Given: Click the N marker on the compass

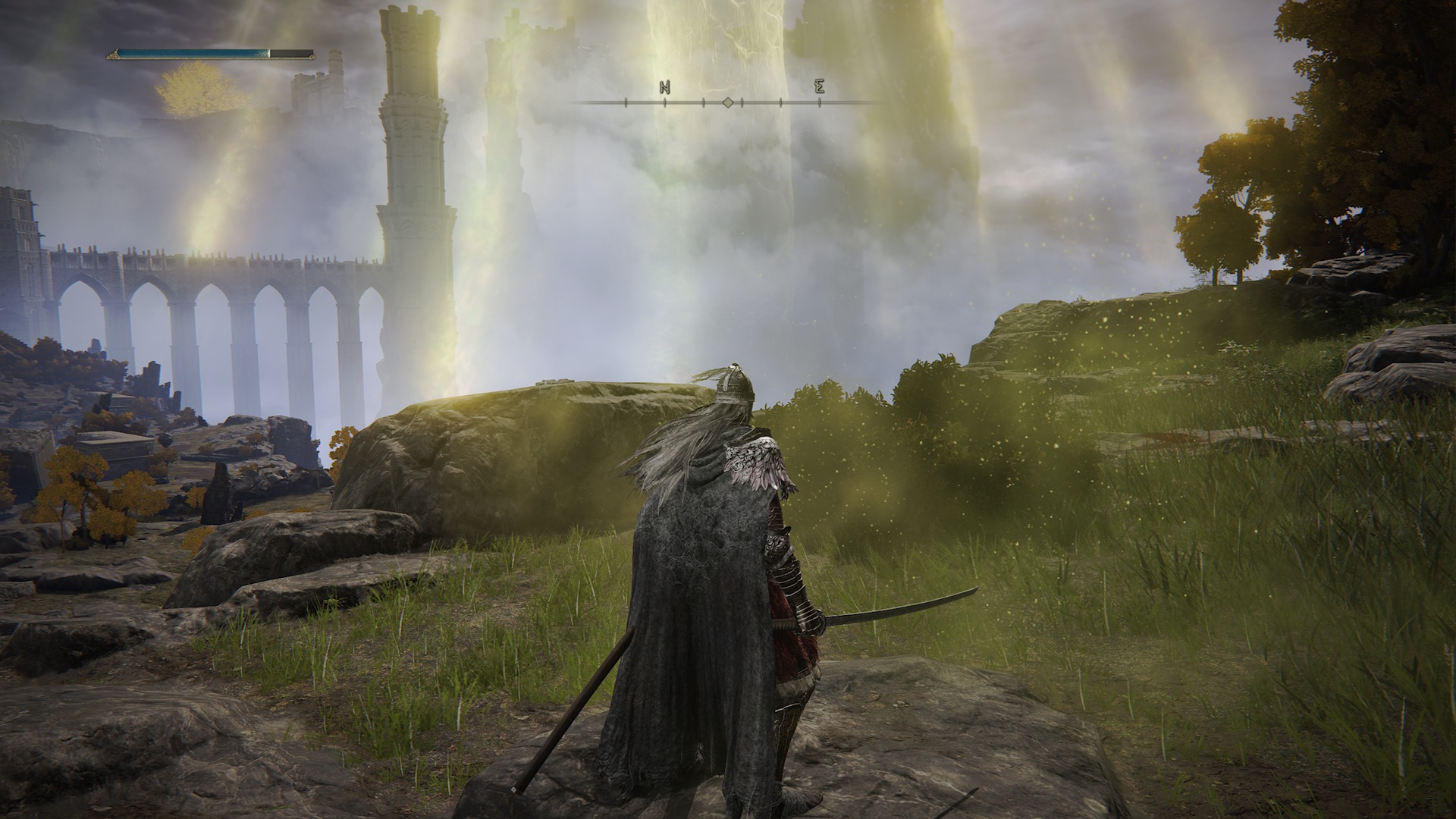Looking at the screenshot, I should coord(665,86).
